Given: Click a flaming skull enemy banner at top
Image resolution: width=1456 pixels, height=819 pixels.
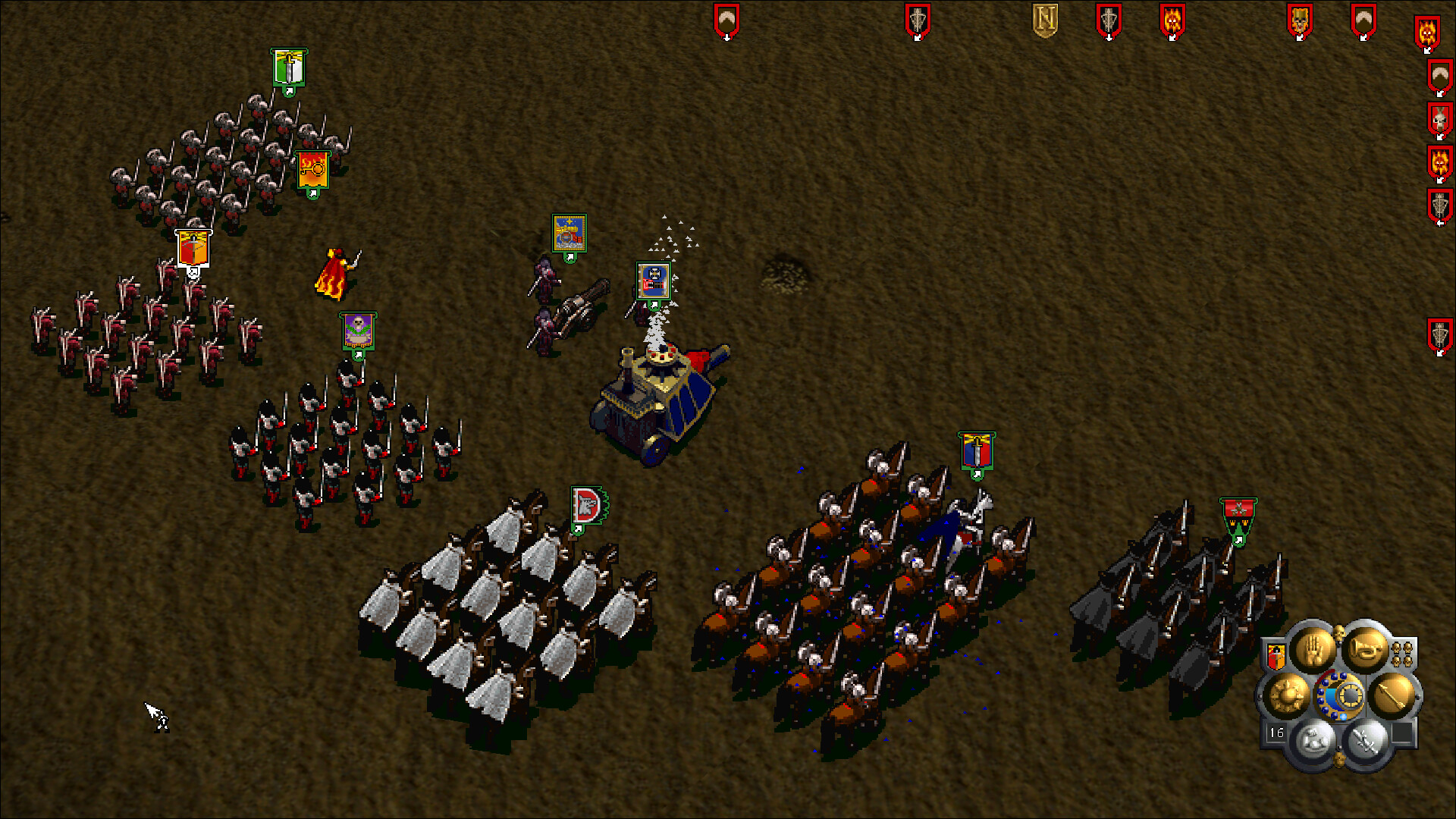Looking at the screenshot, I should (x=1172, y=19).
